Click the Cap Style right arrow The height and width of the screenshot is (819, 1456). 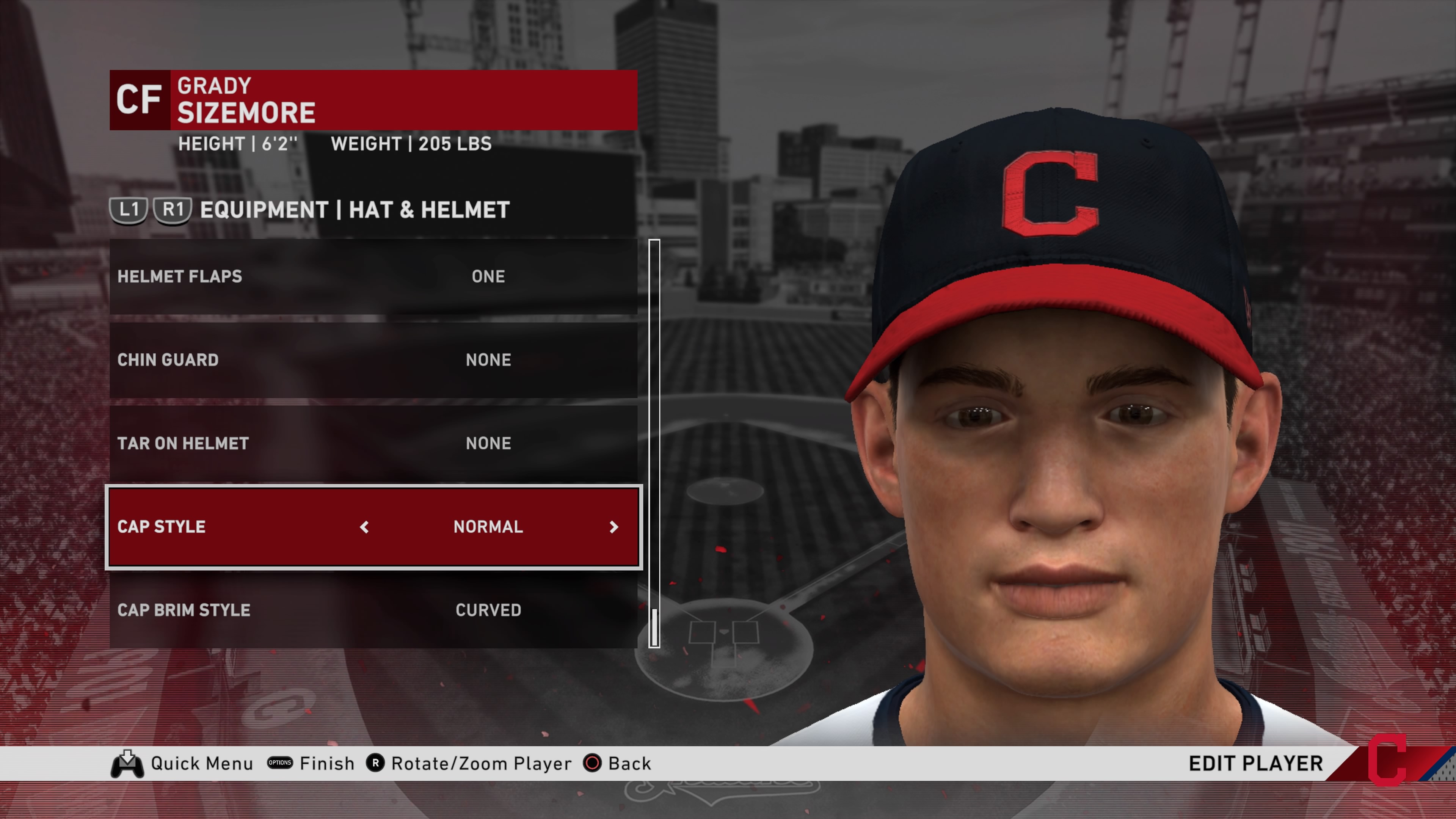614,527
